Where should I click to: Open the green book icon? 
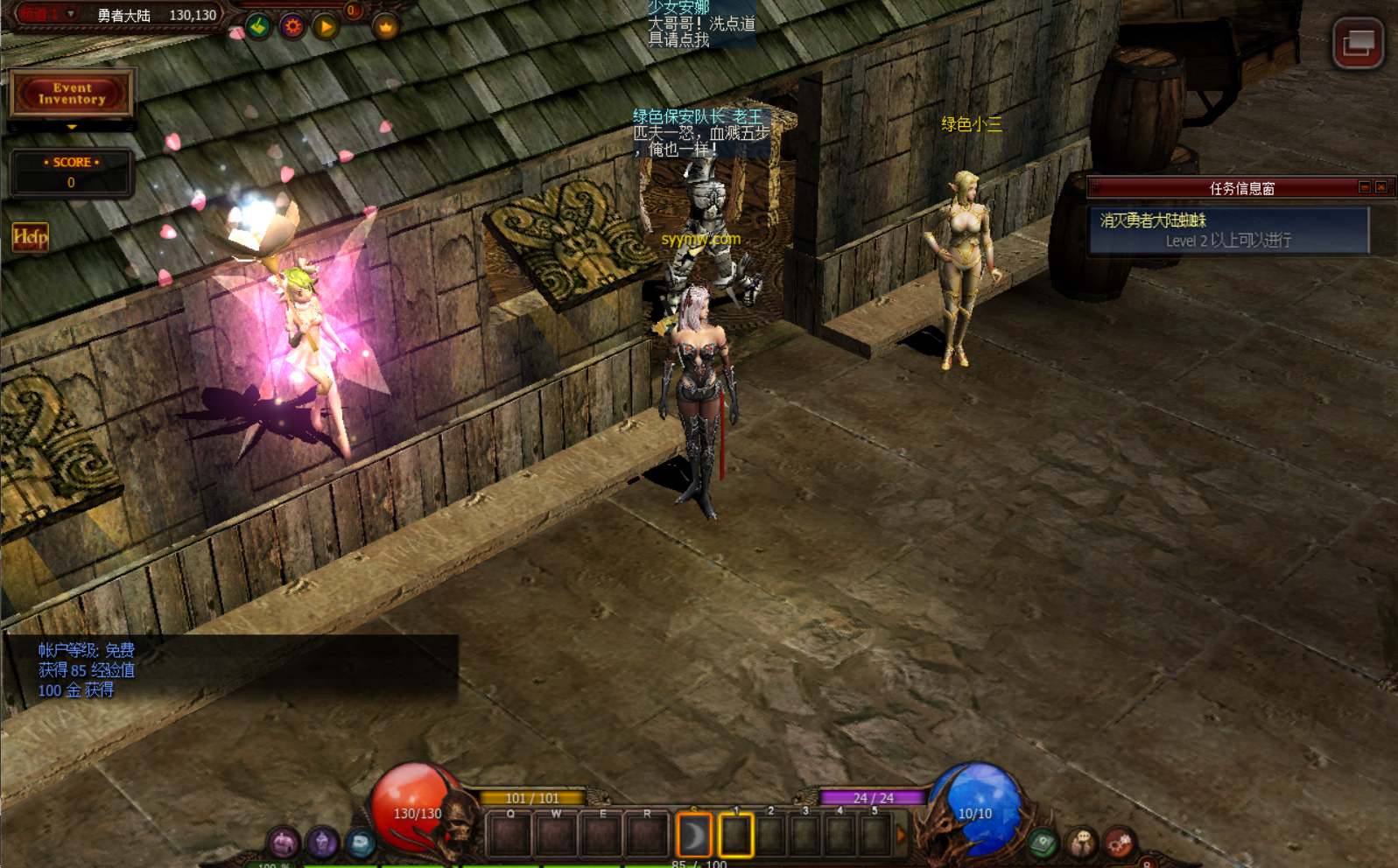(x=1042, y=843)
